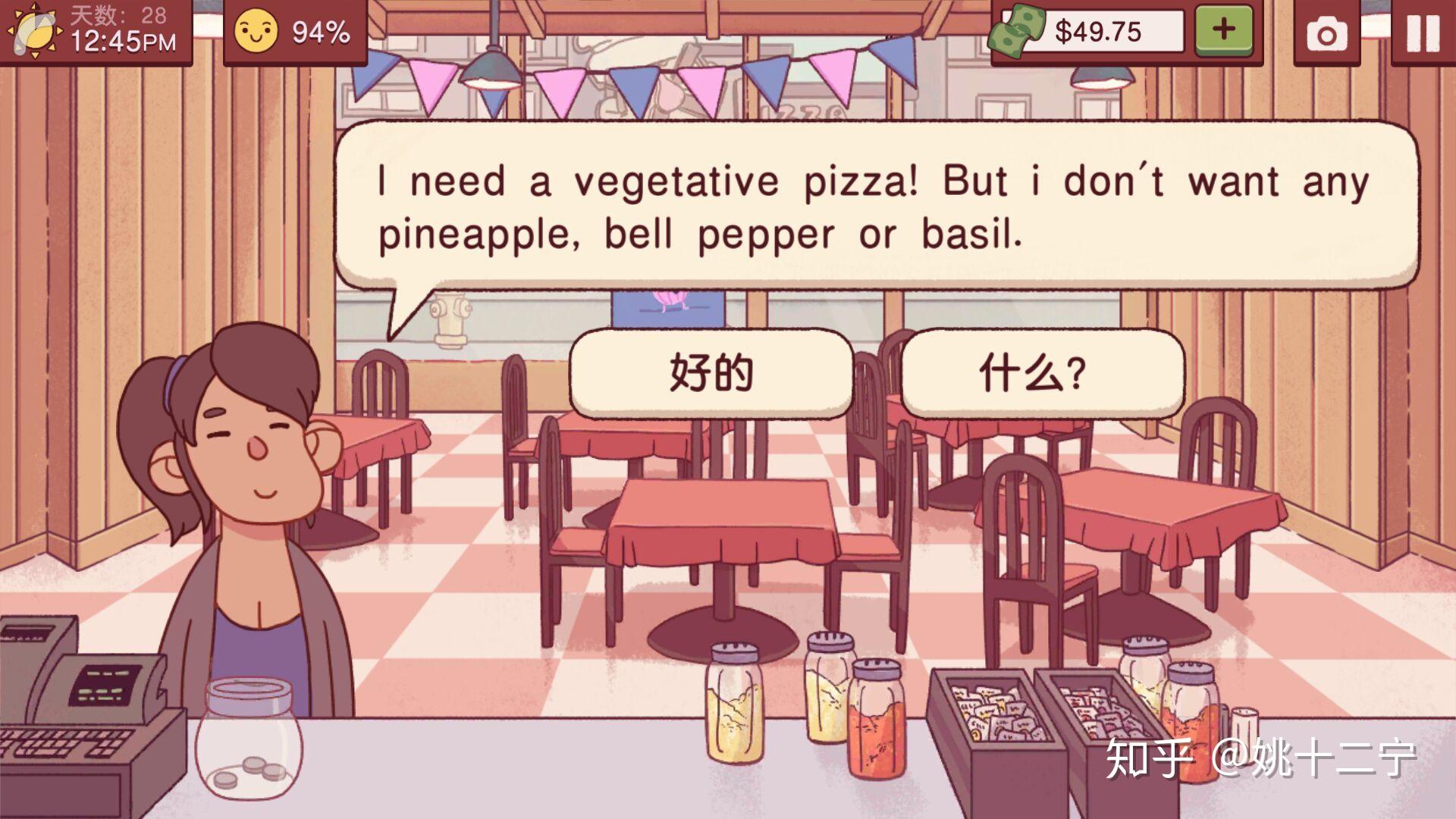Choose the 好的 reply to accept the order
The image size is (1456, 819).
click(711, 372)
